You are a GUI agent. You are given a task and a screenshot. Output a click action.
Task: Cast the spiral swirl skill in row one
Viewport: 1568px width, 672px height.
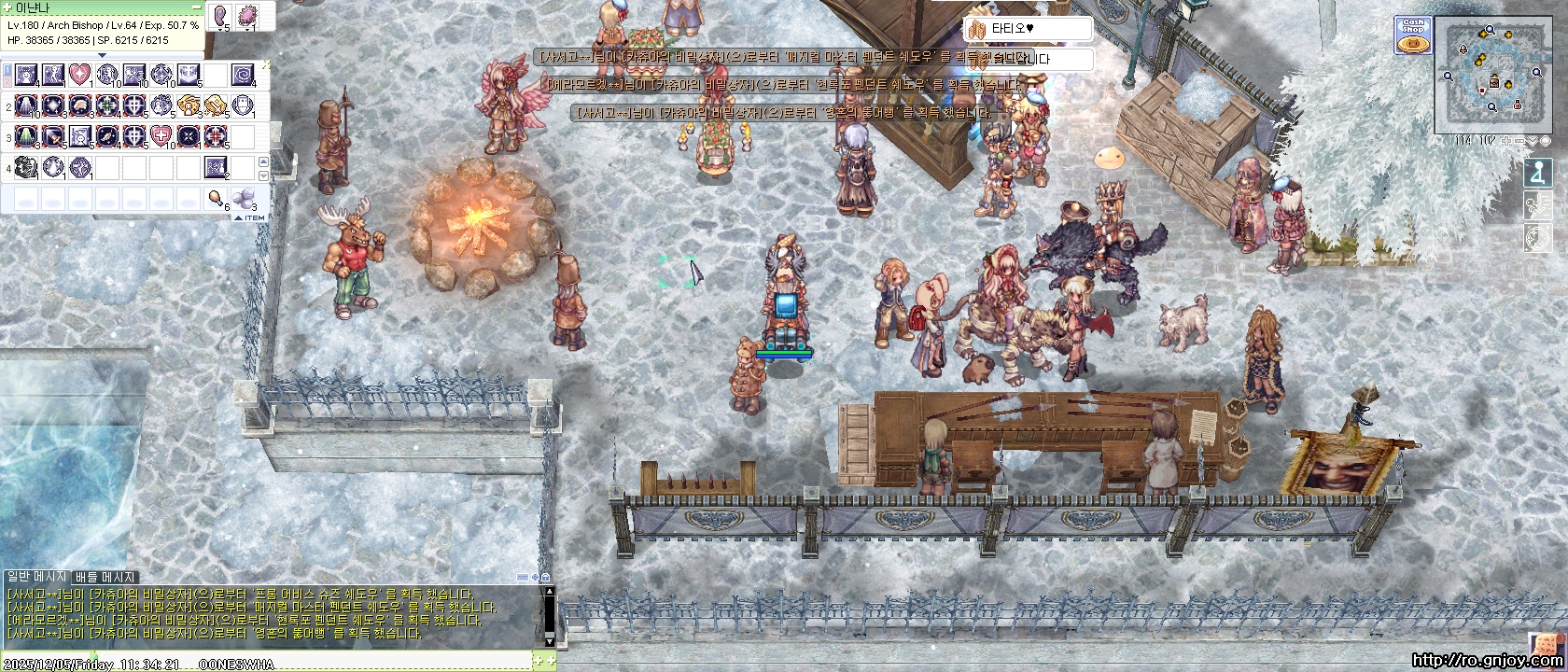pyautogui.click(x=243, y=73)
